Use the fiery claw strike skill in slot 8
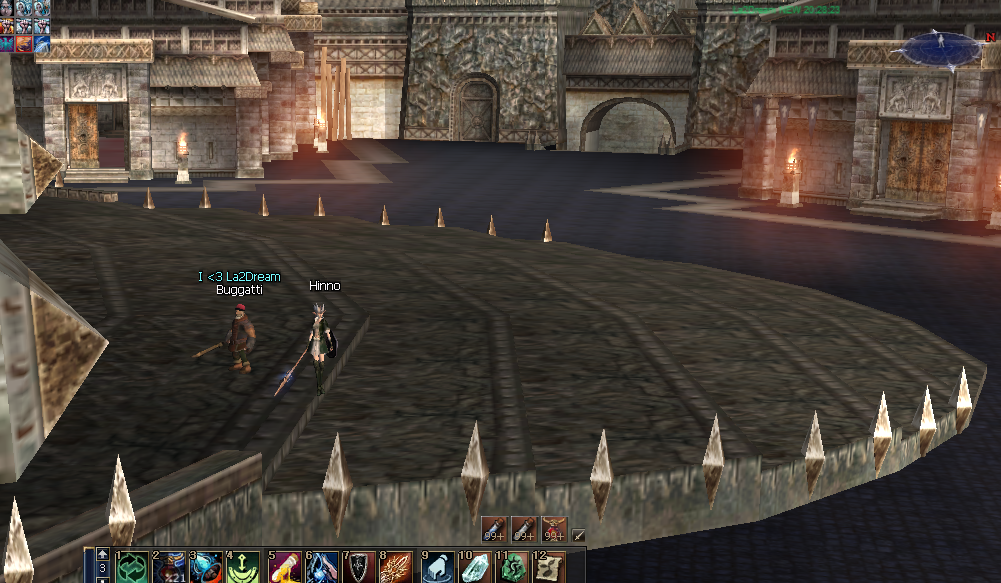This screenshot has height=583, width=1001. coord(396,567)
